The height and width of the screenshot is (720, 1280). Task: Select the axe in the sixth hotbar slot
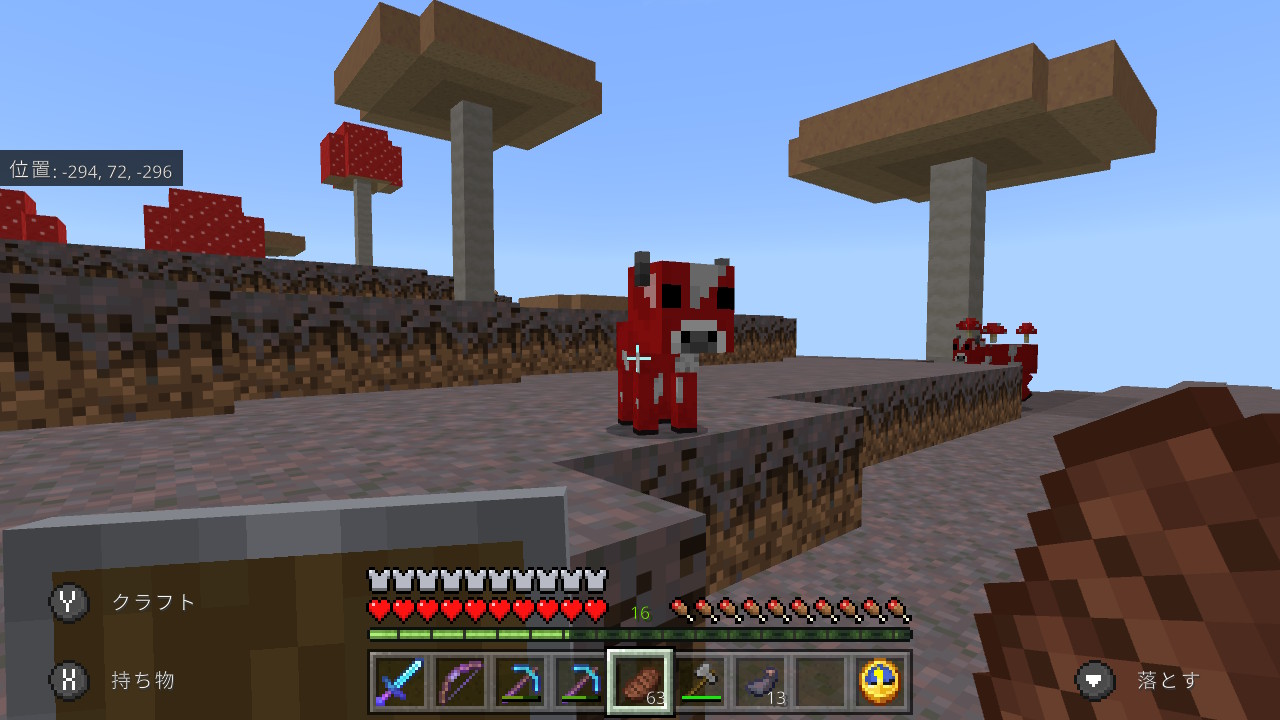click(702, 679)
